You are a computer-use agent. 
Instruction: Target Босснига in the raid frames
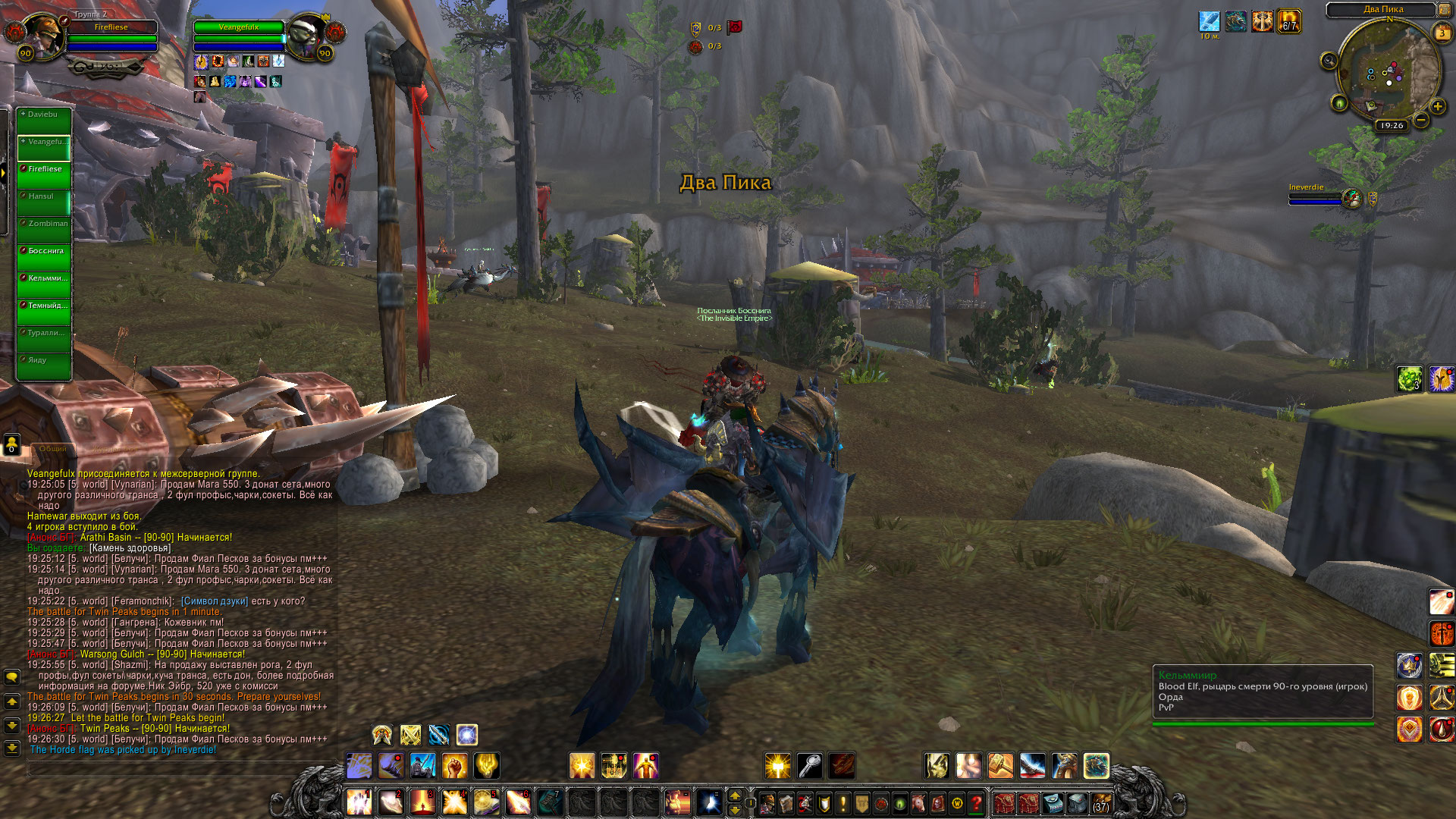click(44, 258)
